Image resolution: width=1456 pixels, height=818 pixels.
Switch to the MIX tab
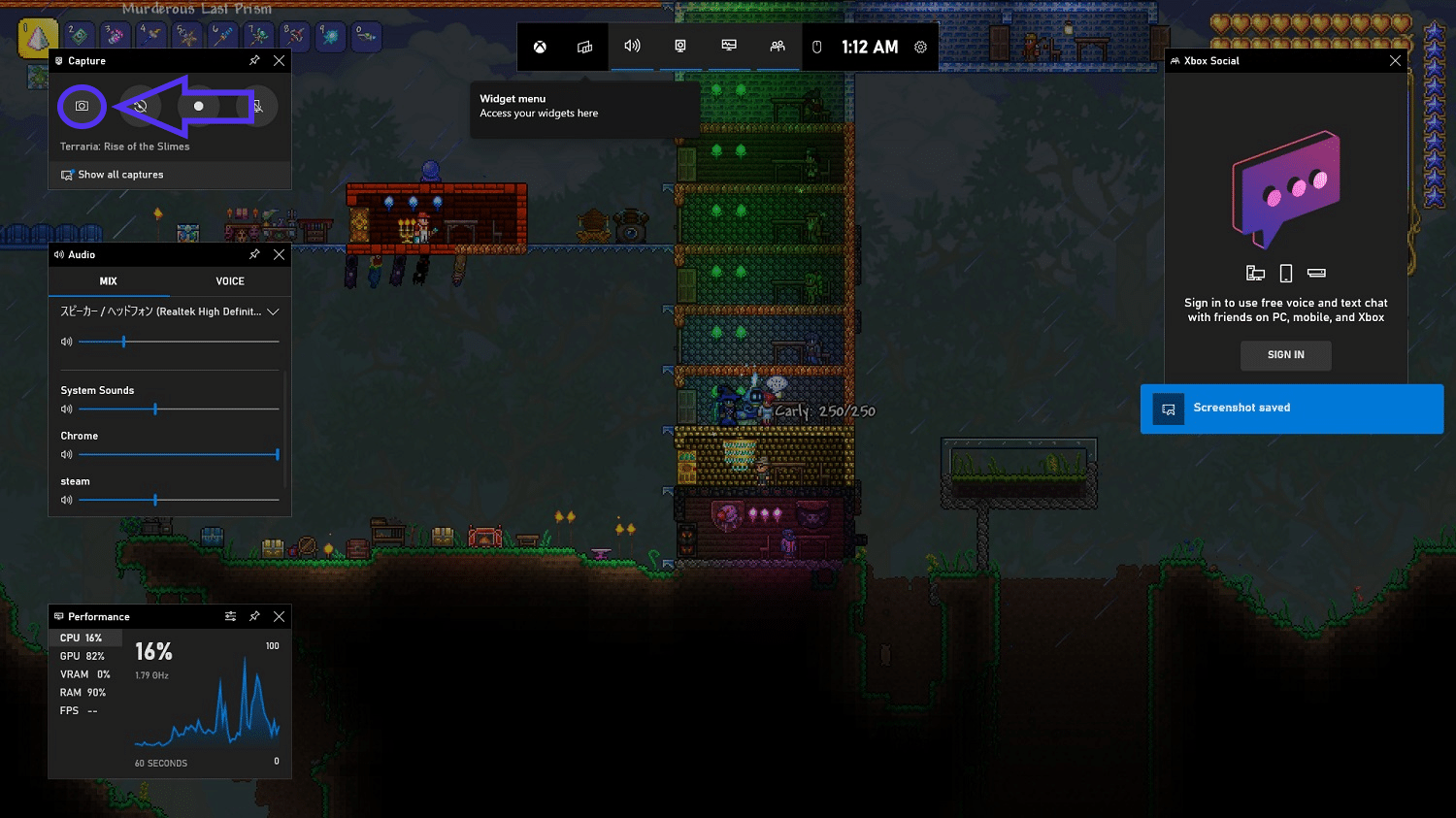pyautogui.click(x=108, y=280)
